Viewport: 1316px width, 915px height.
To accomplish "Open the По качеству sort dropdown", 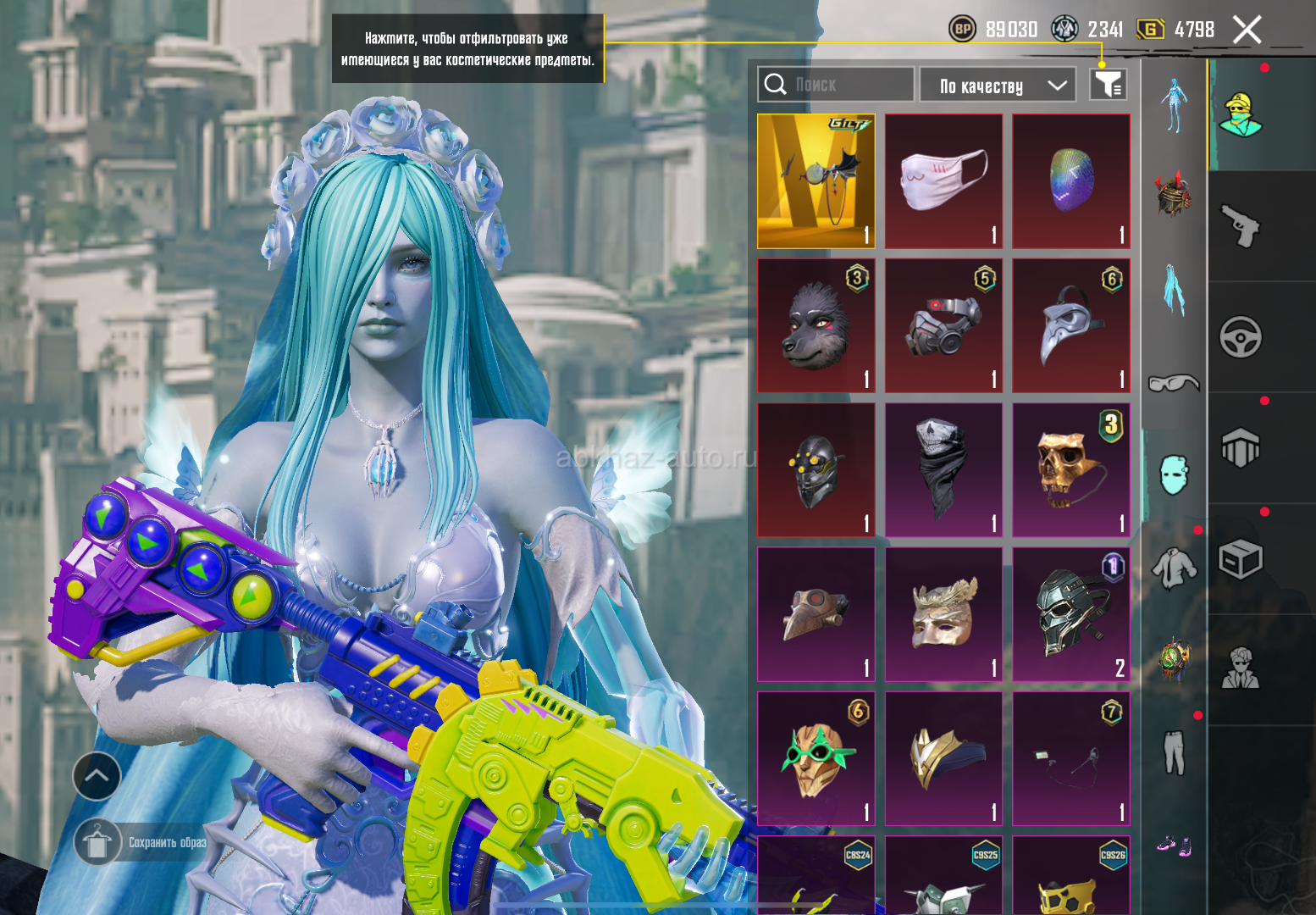I will coord(998,86).
